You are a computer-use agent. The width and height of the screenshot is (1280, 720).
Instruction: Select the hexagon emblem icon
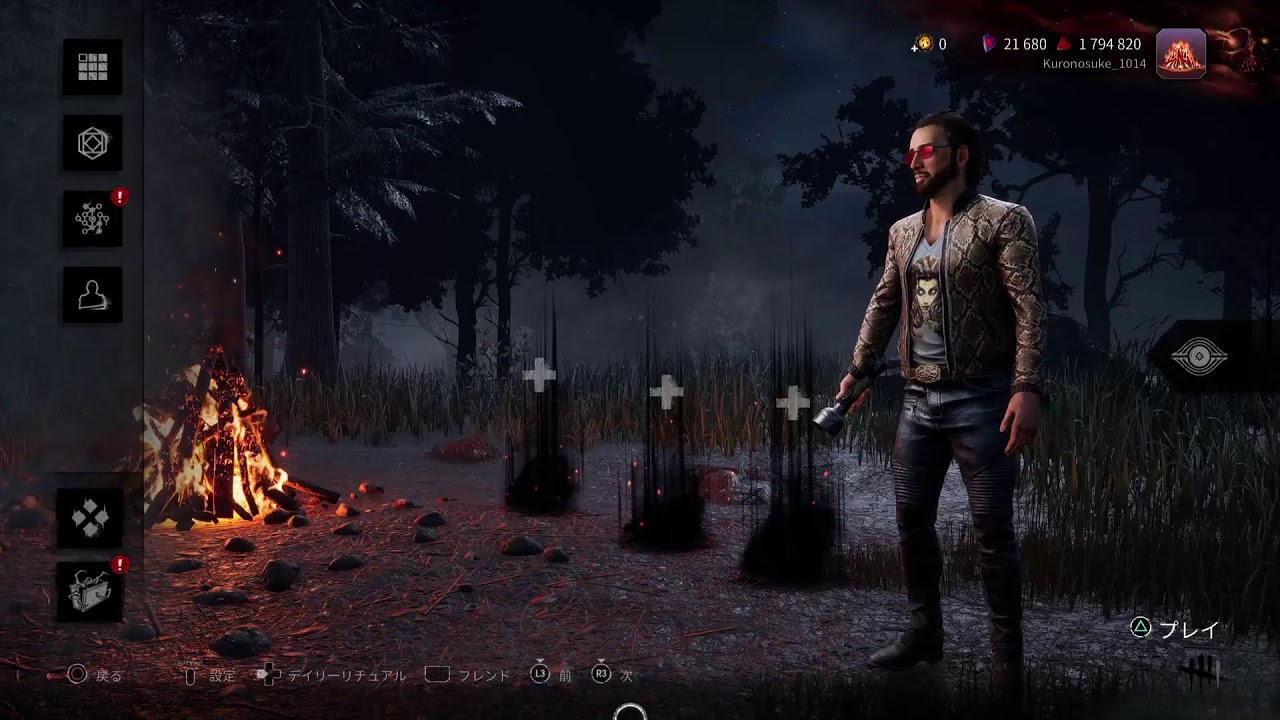[92, 143]
